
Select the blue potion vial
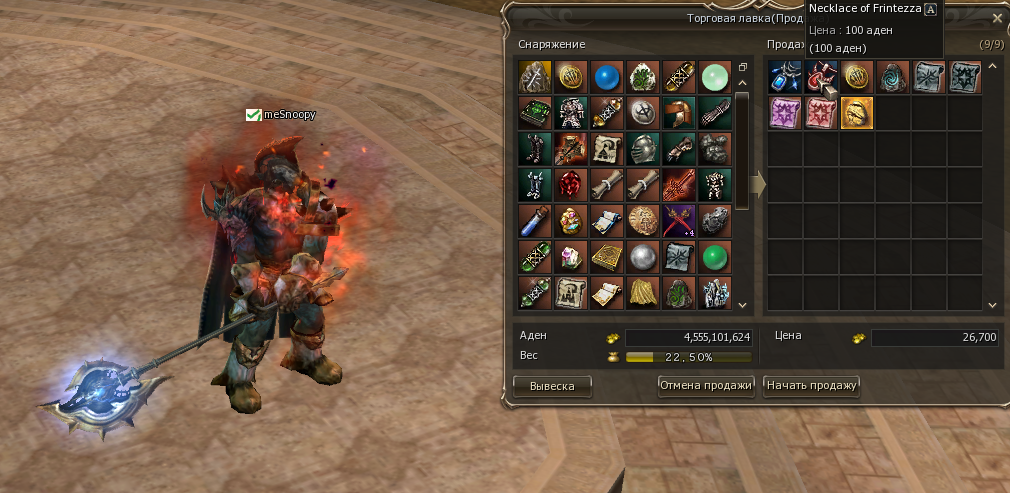coord(534,221)
